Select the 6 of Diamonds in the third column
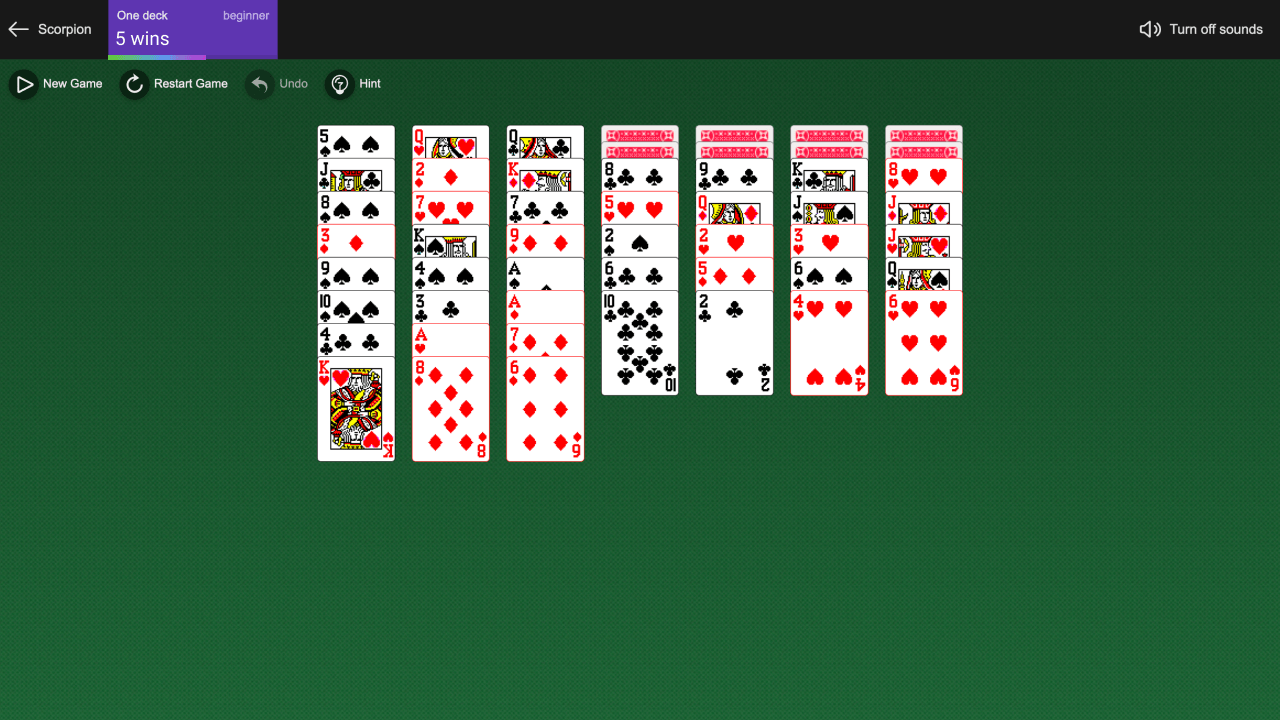 (545, 410)
